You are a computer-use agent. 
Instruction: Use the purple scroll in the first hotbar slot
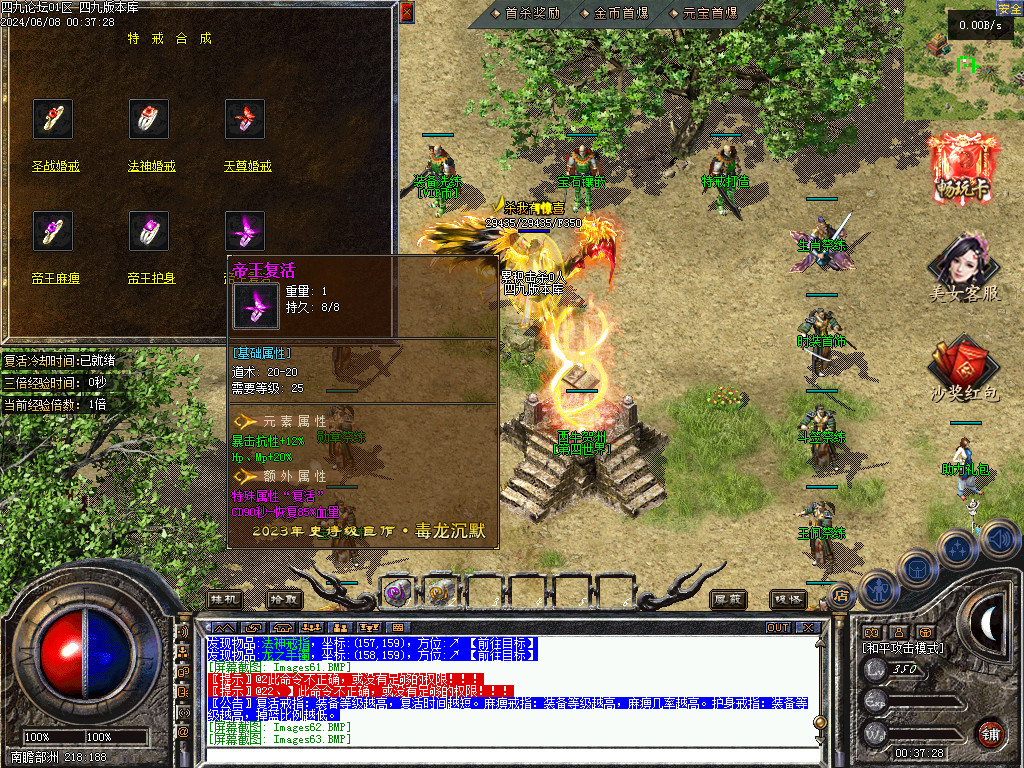coord(398,591)
